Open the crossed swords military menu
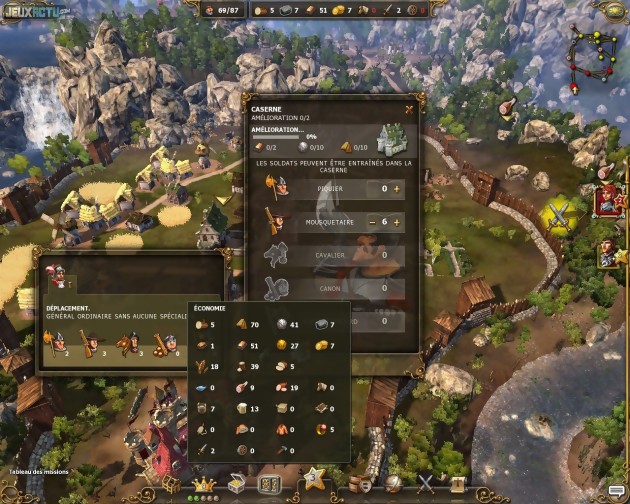This screenshot has width=630, height=504. pyautogui.click(x=428, y=485)
